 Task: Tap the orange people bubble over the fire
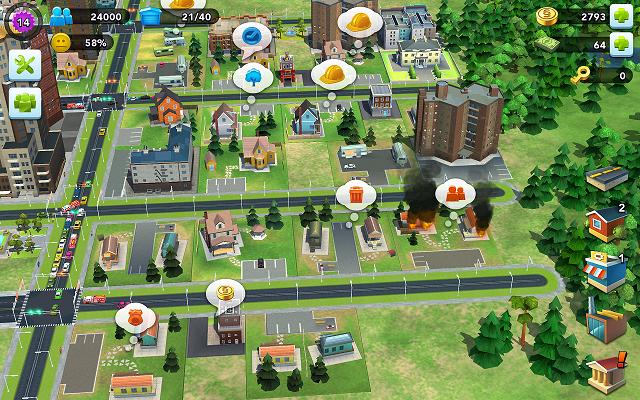point(455,191)
